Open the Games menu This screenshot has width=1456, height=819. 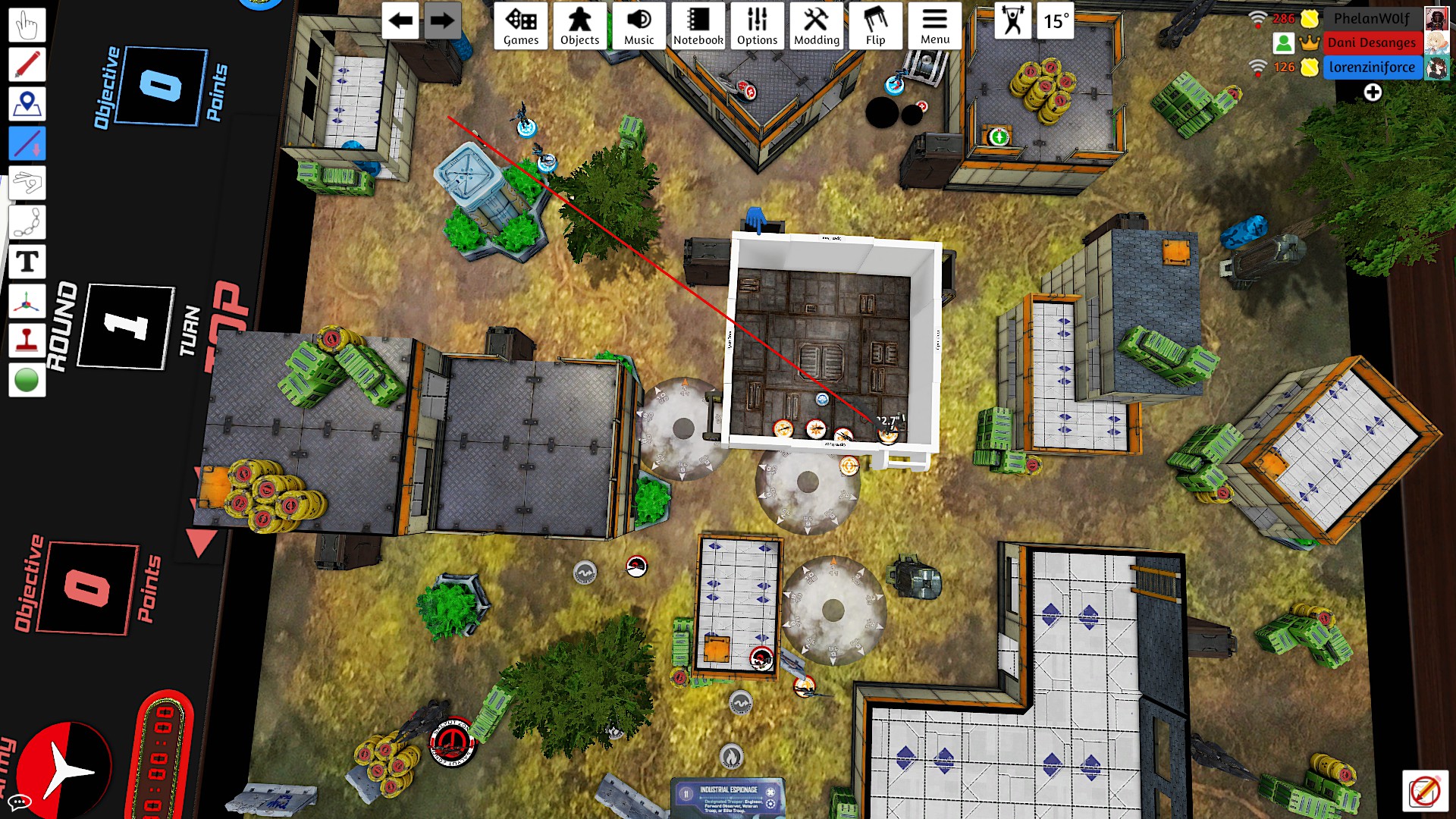[521, 26]
